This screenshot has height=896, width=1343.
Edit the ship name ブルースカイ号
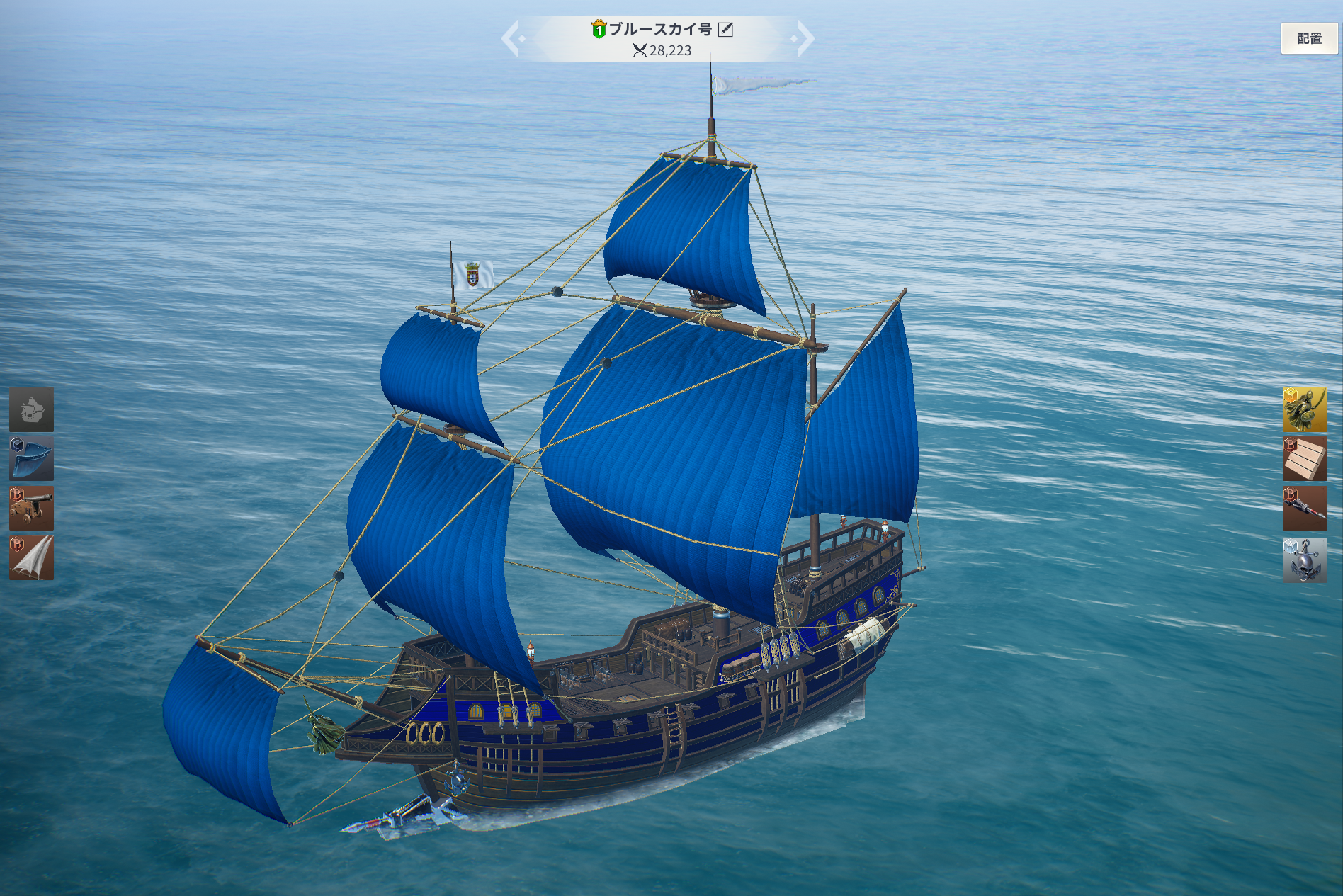click(x=725, y=29)
